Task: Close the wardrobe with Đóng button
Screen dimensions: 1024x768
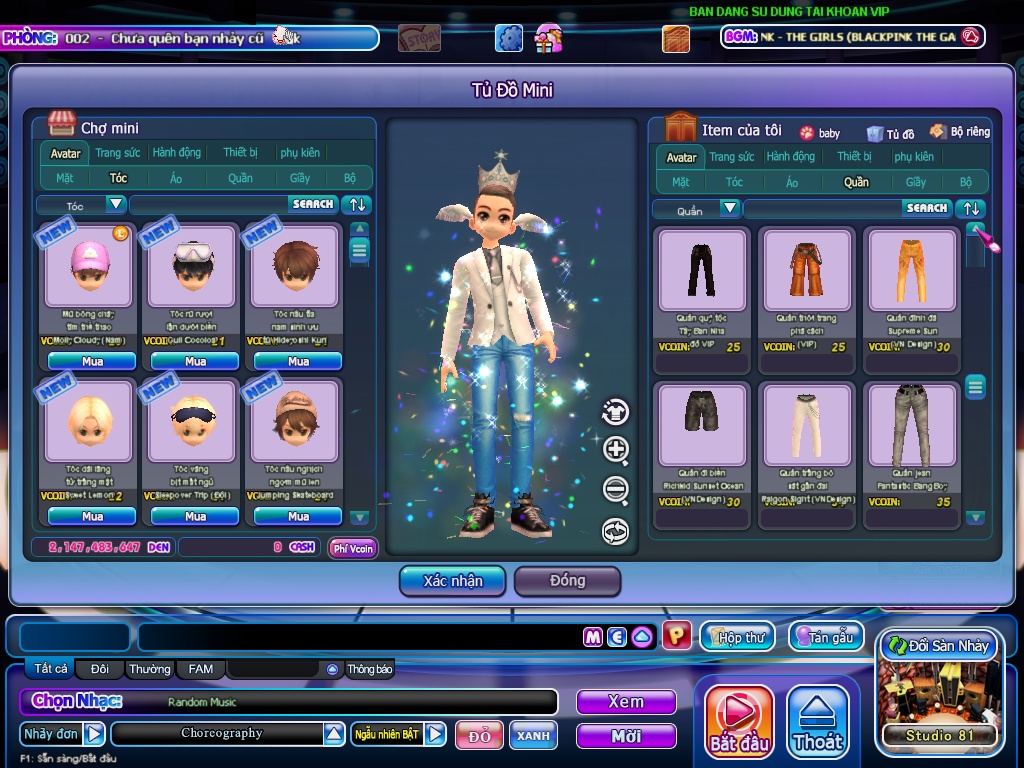Action: (x=567, y=581)
